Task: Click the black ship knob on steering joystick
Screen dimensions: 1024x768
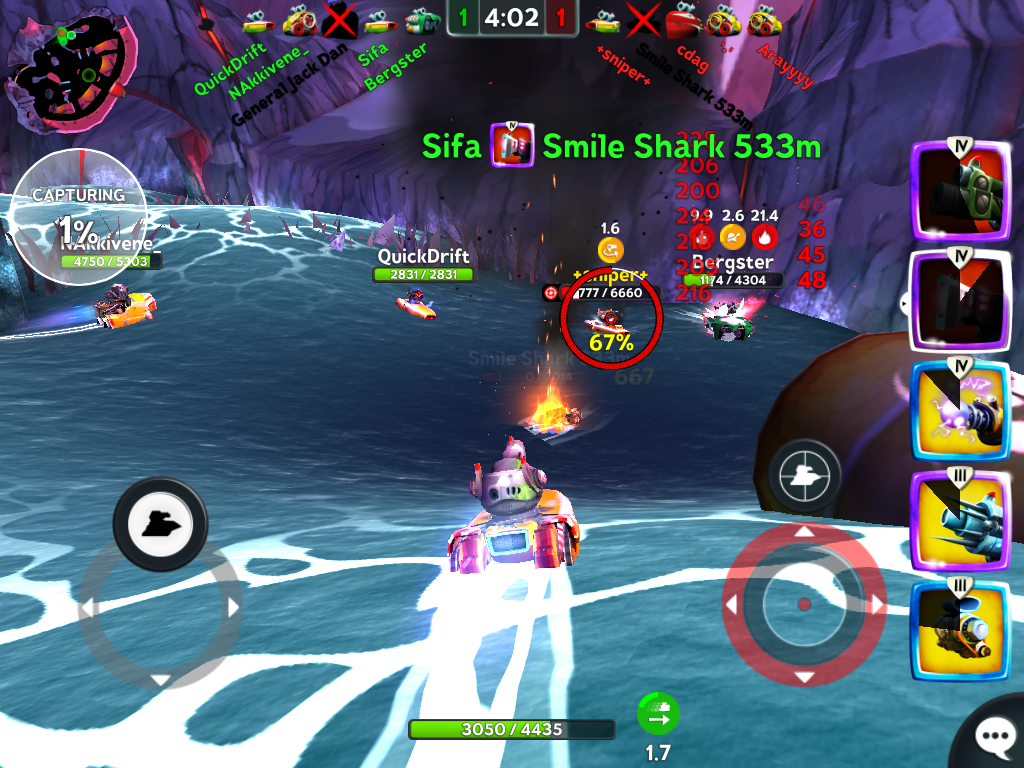Action: (x=160, y=522)
